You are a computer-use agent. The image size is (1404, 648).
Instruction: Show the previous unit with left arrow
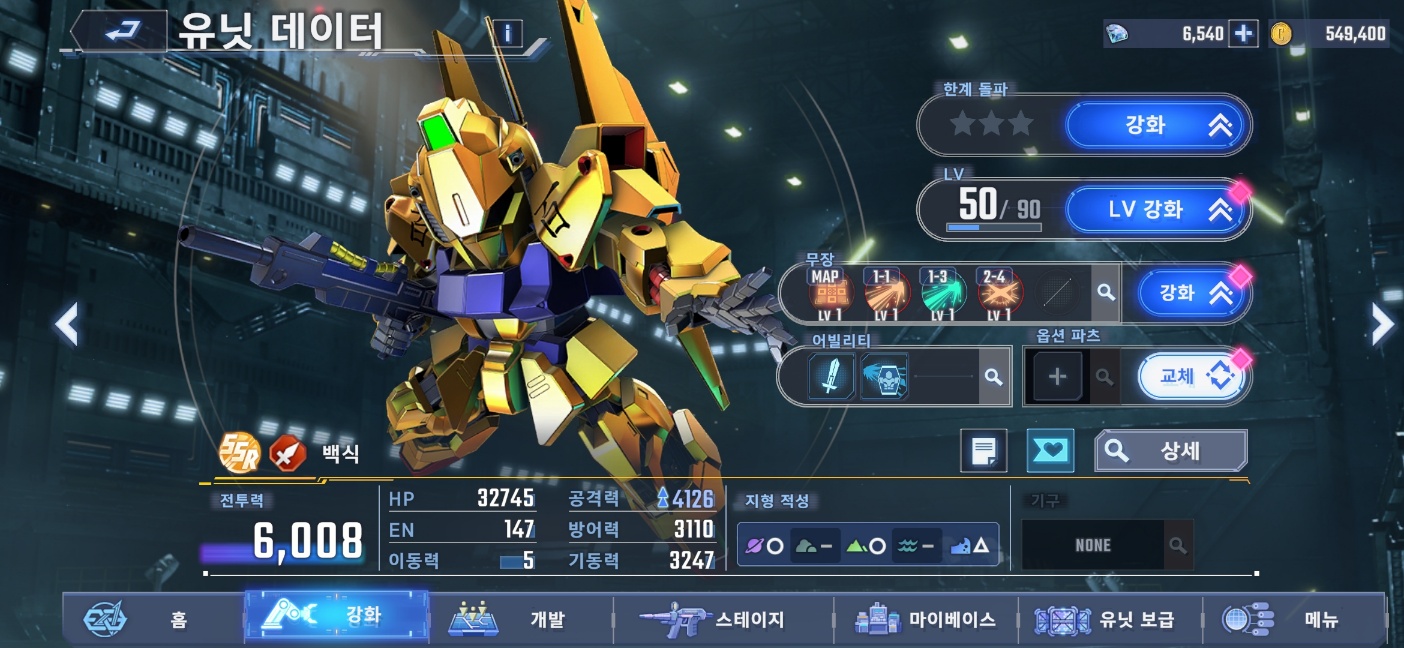click(x=66, y=324)
